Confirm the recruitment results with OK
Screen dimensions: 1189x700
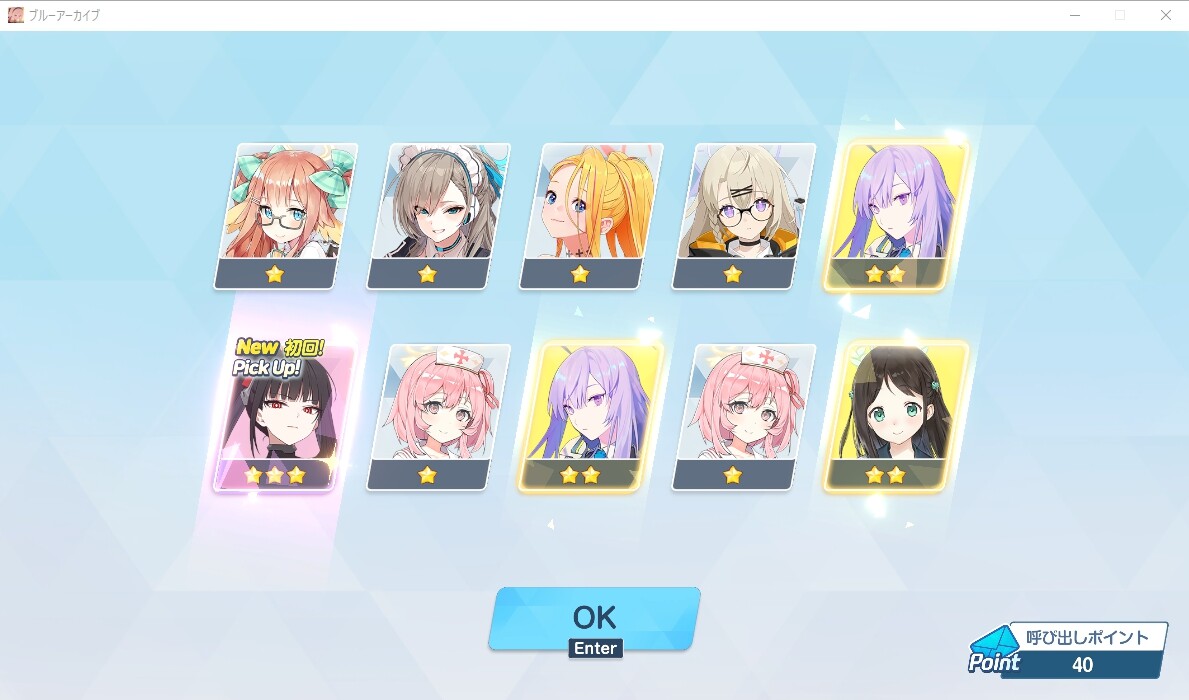[x=594, y=618]
